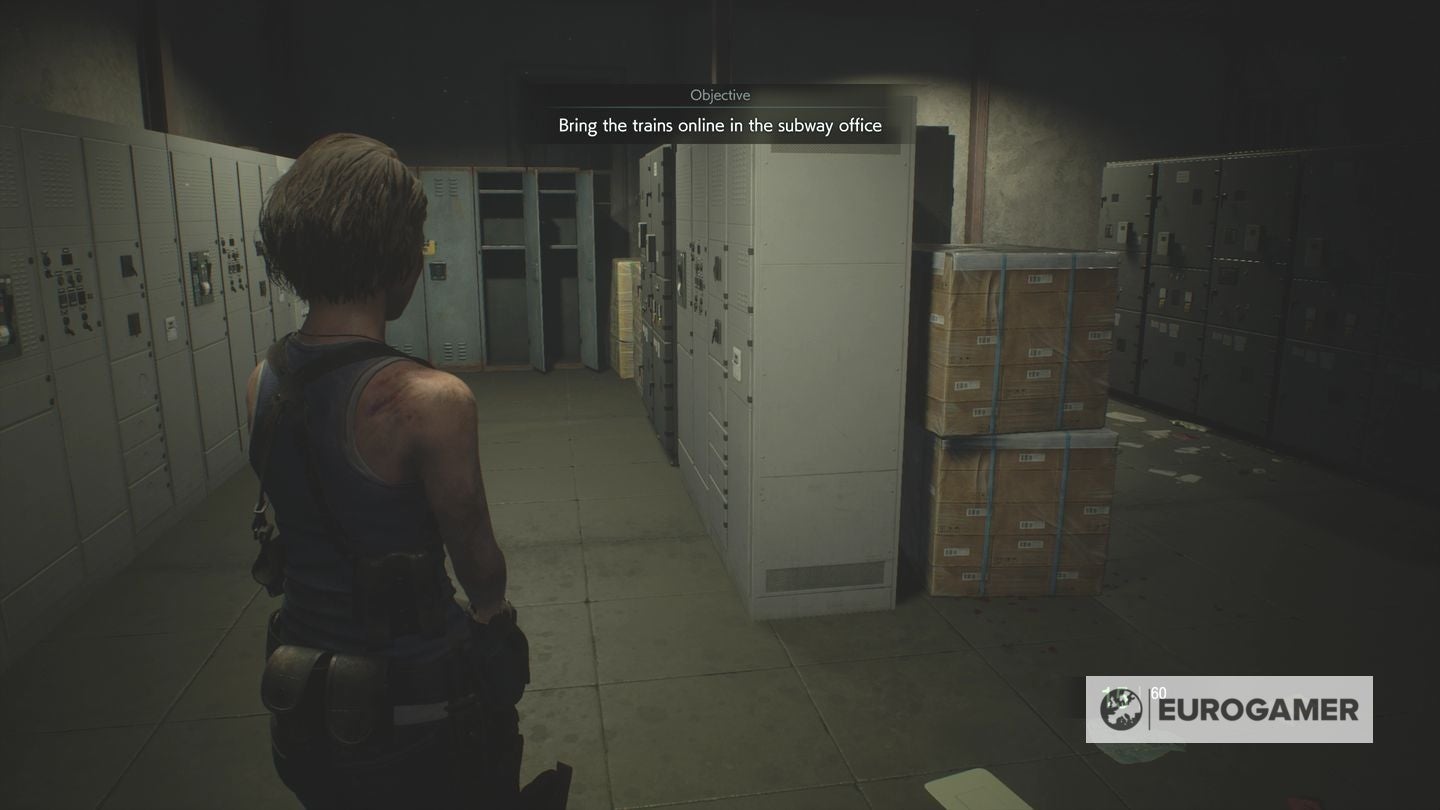Image resolution: width=1440 pixels, height=810 pixels.
Task: Select the yellow padlock on the green locker
Action: (x=429, y=247)
